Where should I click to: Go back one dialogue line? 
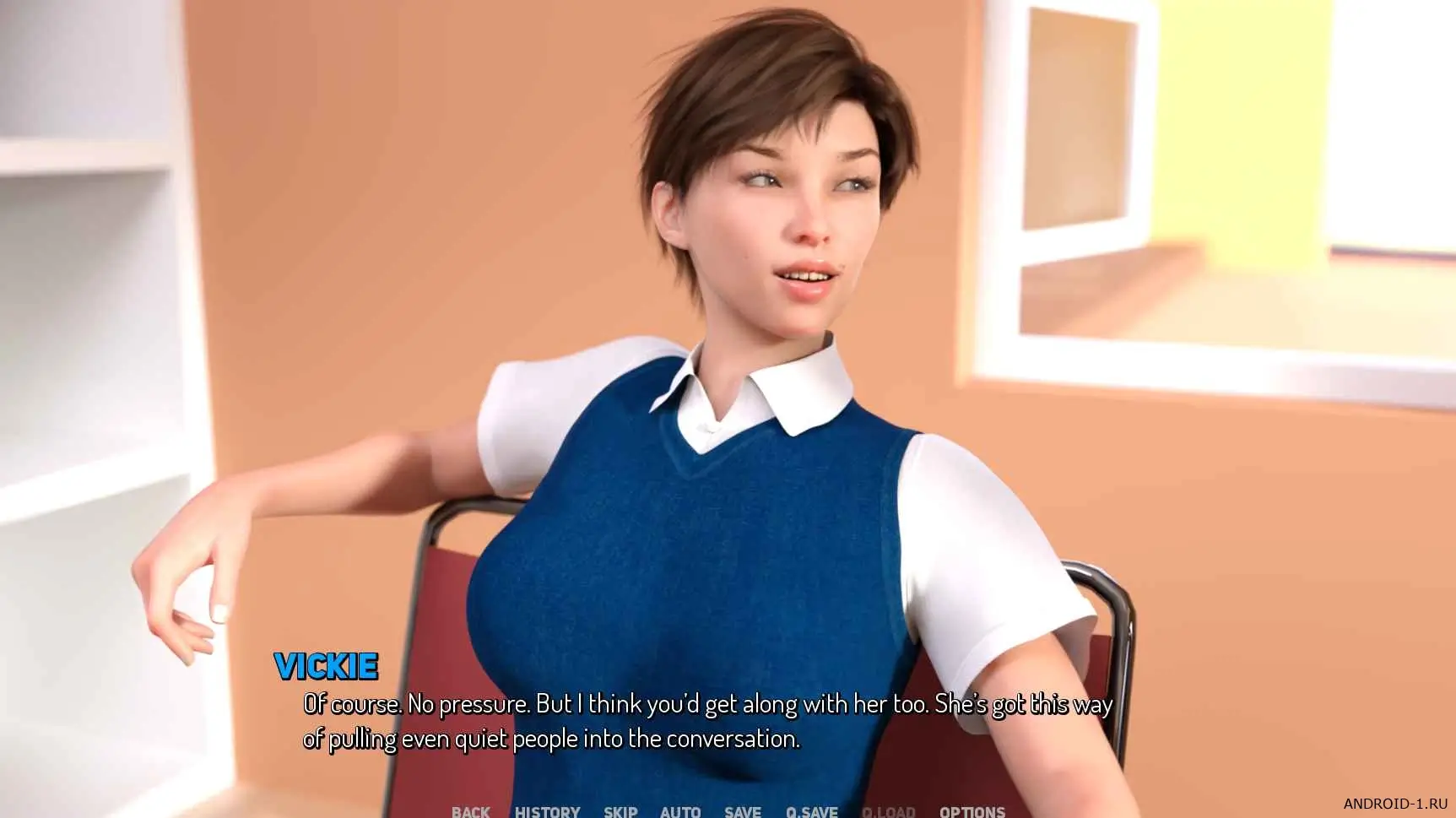point(470,811)
